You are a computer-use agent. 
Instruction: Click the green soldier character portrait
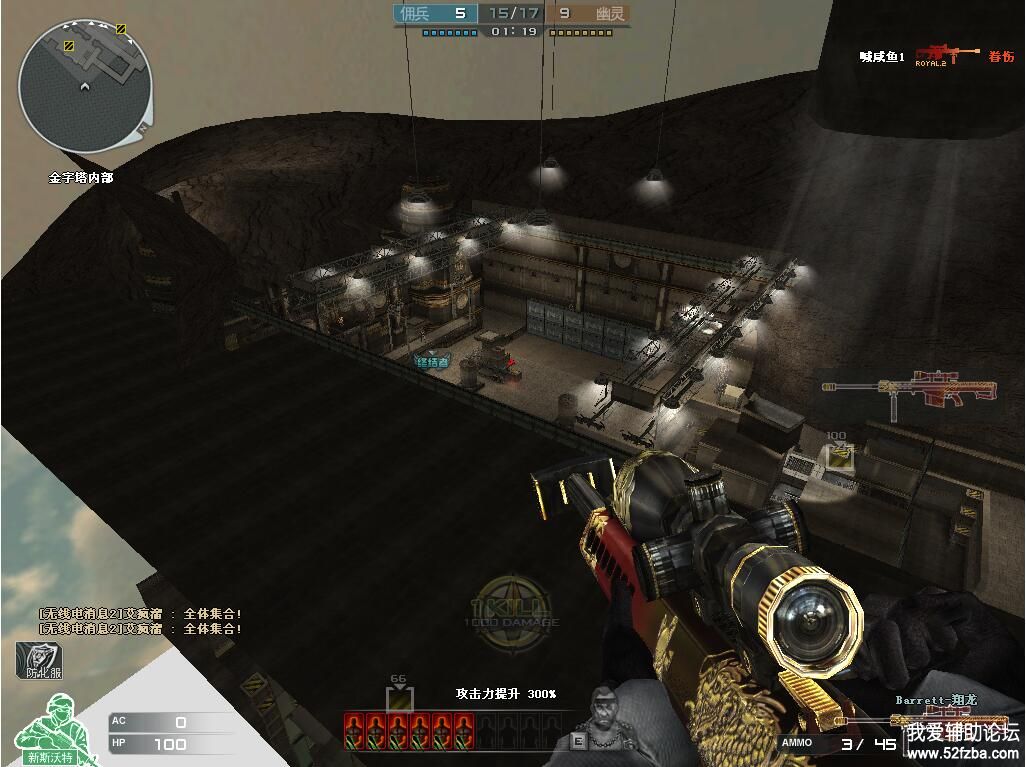pyautogui.click(x=50, y=728)
